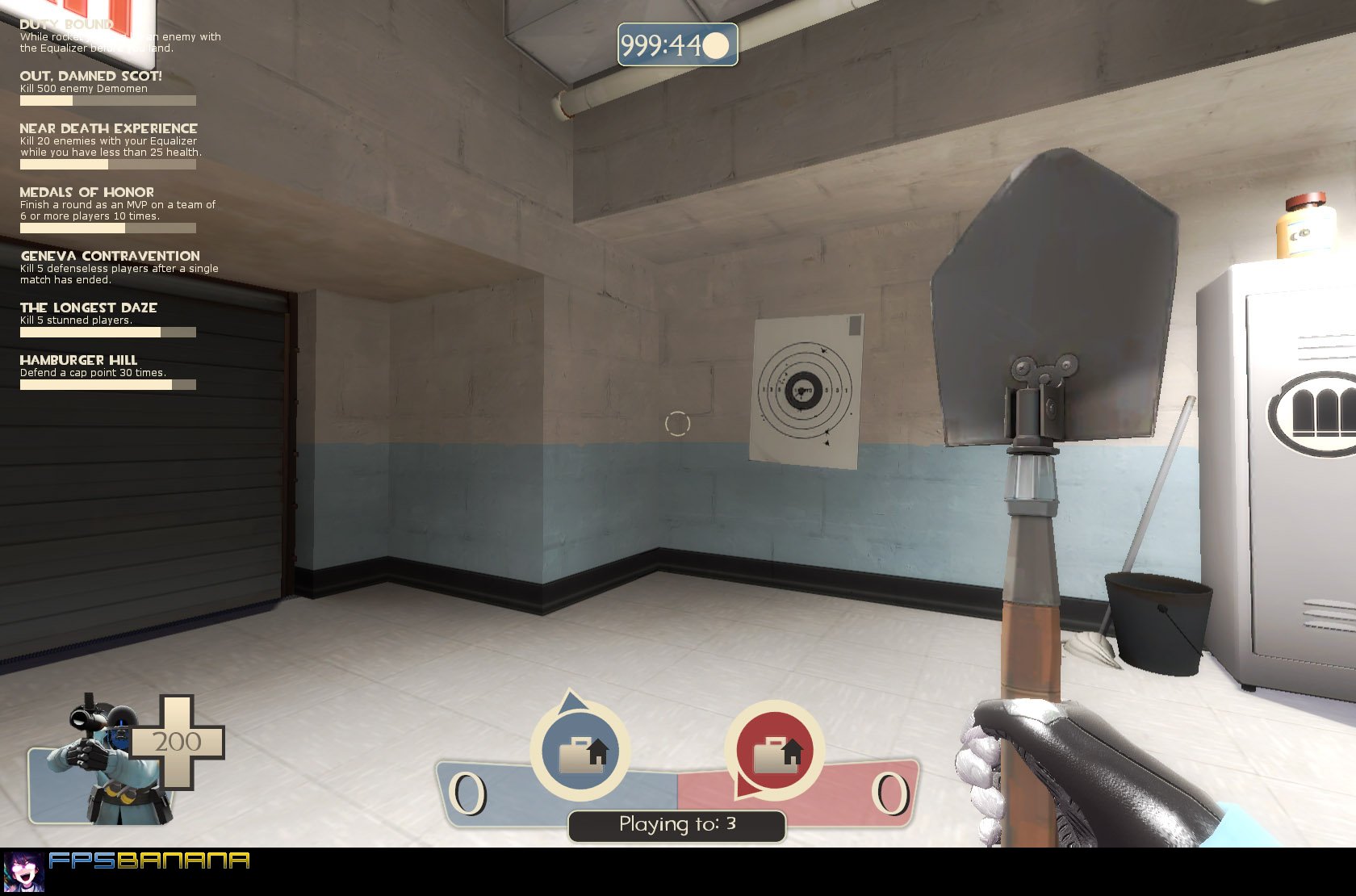Click the health cross icon
The height and width of the screenshot is (896, 1356).
click(x=178, y=741)
